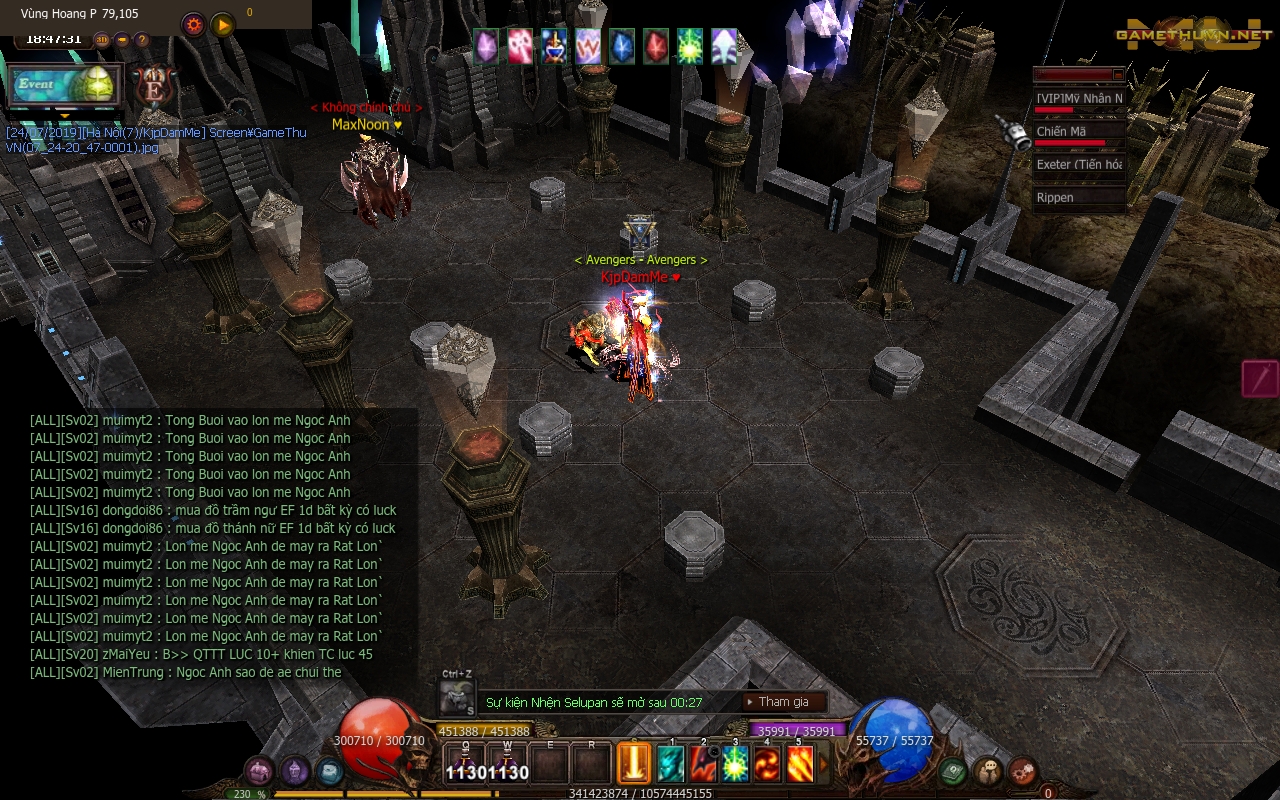Click the E emblem icon below the clock
The height and width of the screenshot is (800, 1280).
(155, 87)
